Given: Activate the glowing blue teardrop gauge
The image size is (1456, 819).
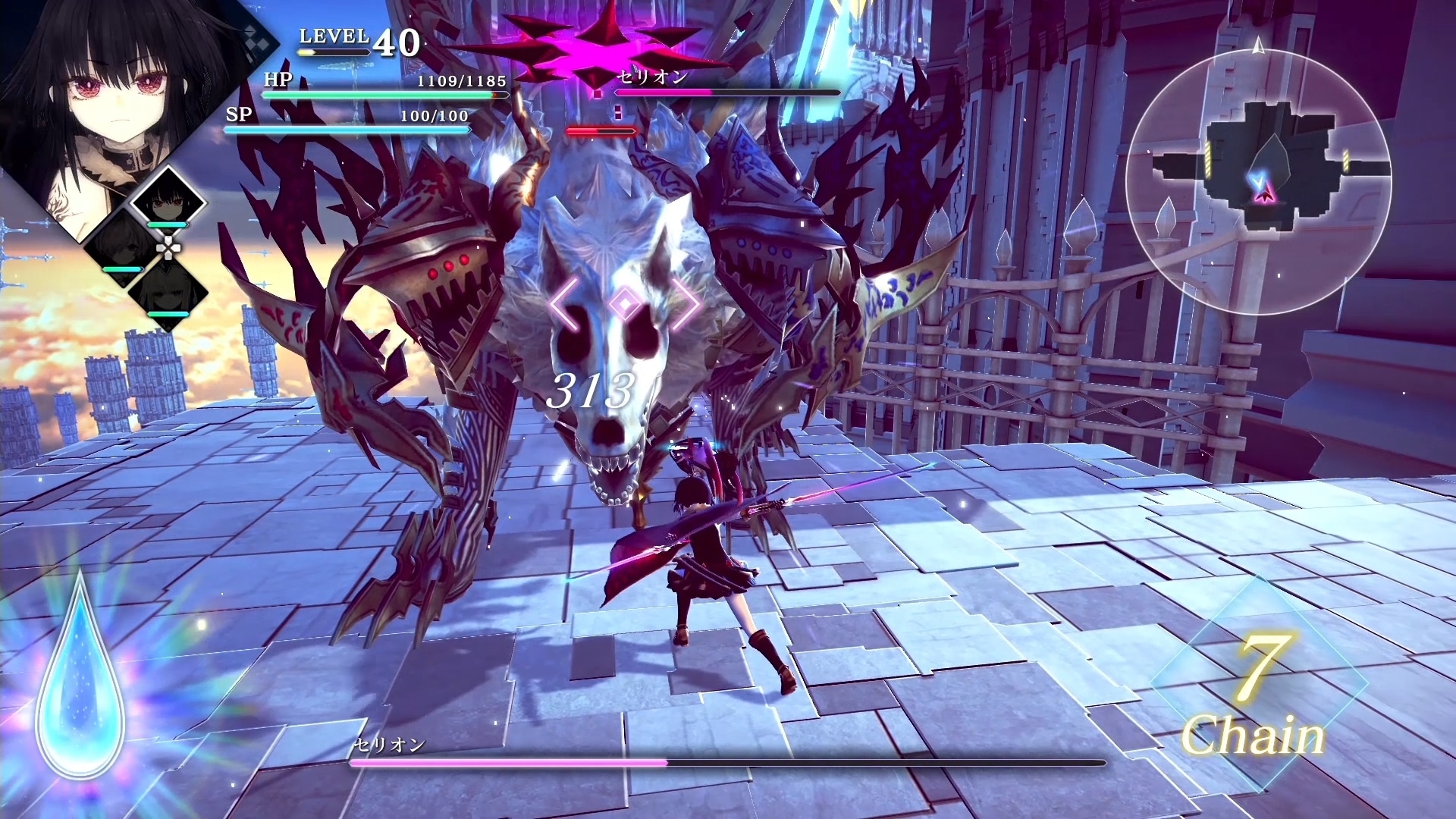Looking at the screenshot, I should pos(80,682).
